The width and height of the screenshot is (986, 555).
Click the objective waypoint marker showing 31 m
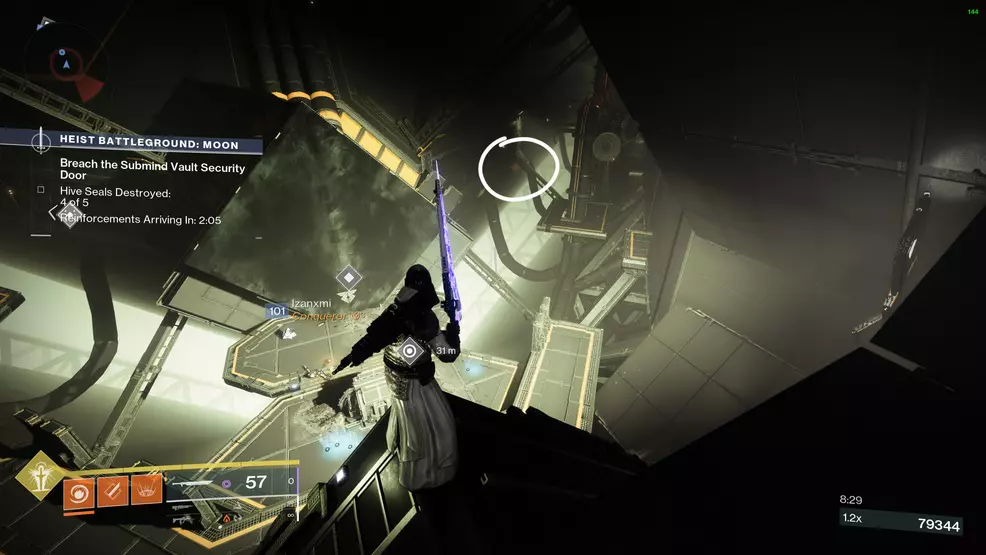409,350
